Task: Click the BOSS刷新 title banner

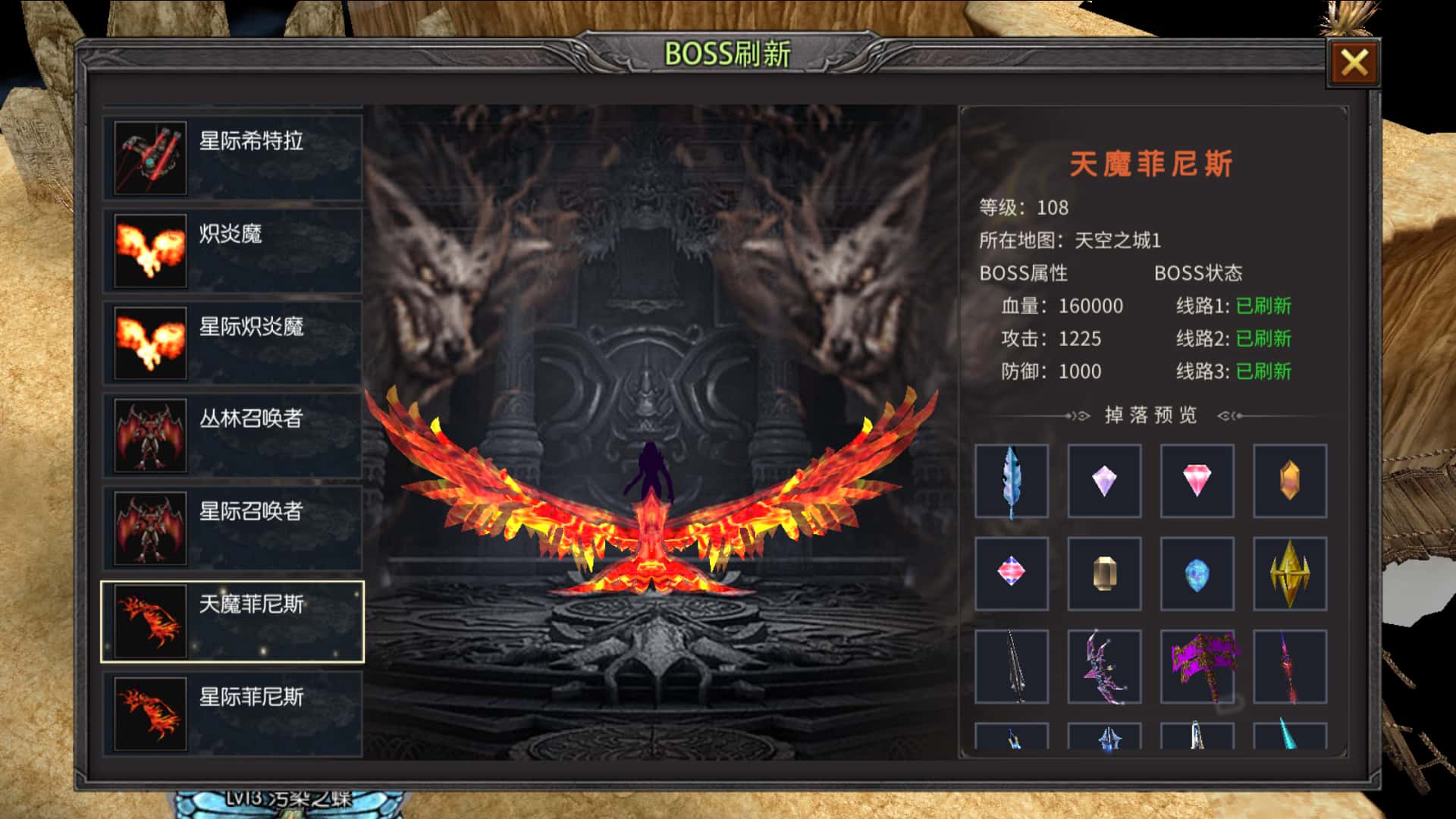Action: 726,52
